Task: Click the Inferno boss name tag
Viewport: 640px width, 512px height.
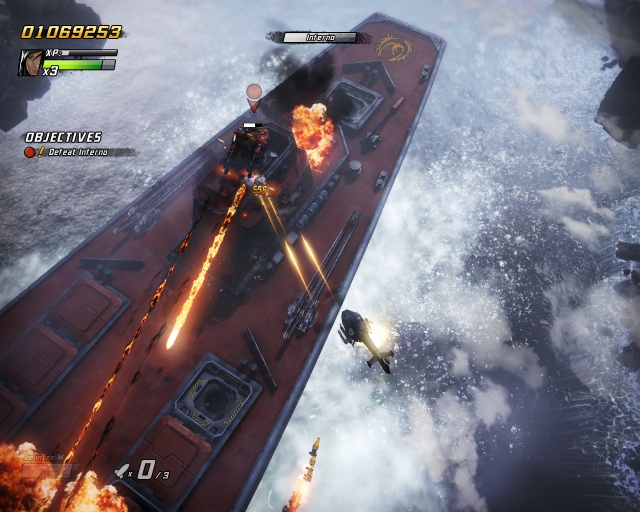Action: coord(318,37)
